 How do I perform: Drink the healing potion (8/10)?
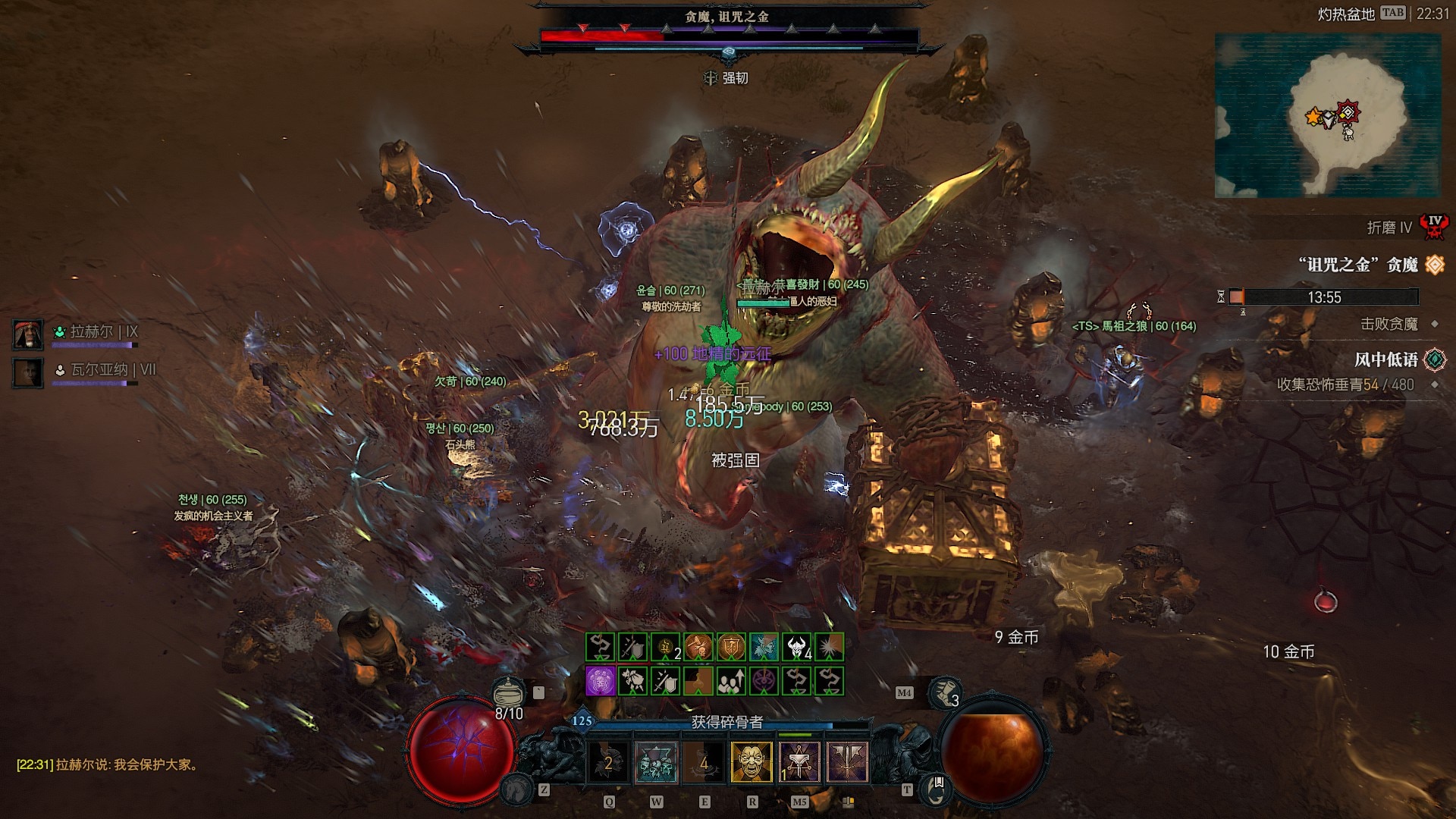click(509, 693)
